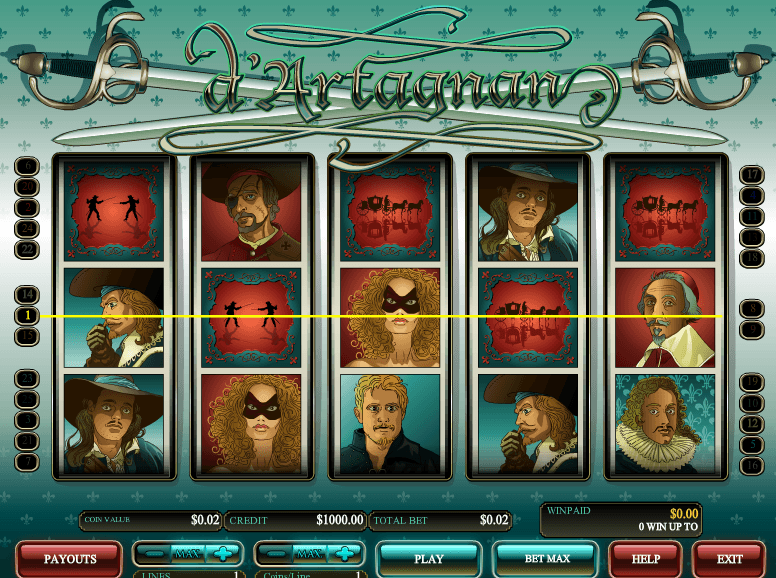Screen dimensions: 776x578
Task: Activate payline 19 marker
Action: tap(752, 381)
